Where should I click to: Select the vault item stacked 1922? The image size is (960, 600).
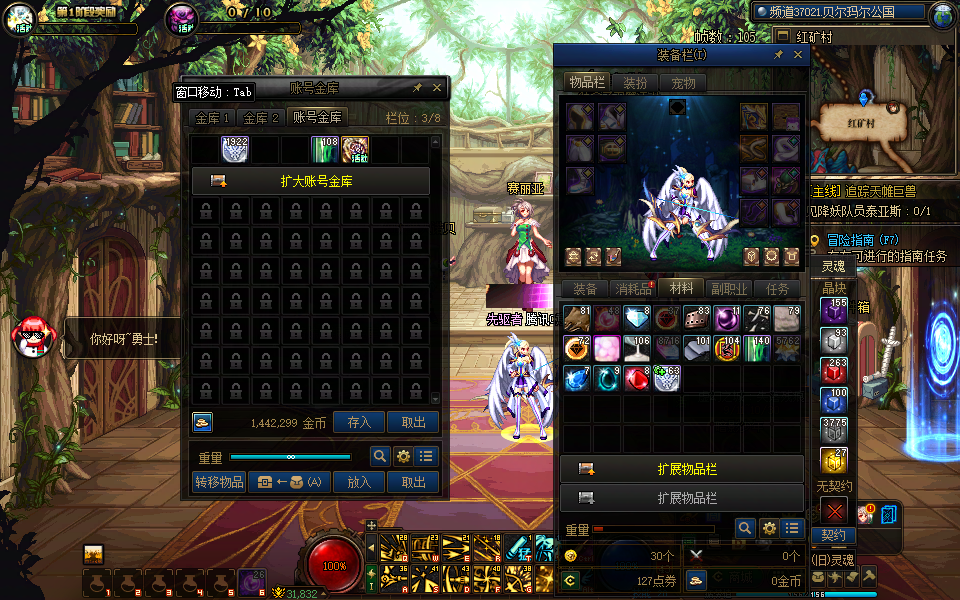coord(235,149)
